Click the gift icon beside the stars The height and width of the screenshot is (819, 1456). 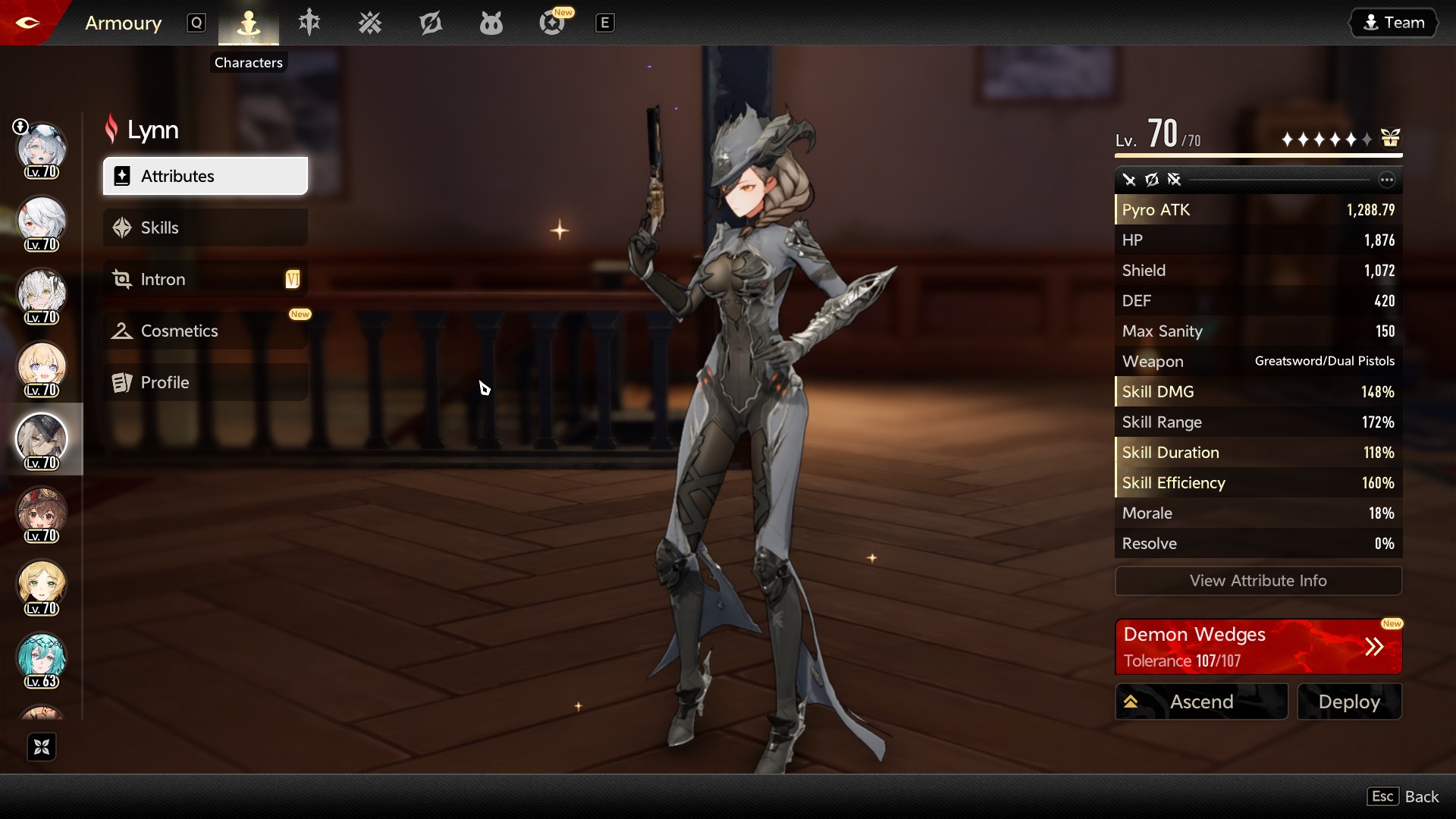[1390, 138]
